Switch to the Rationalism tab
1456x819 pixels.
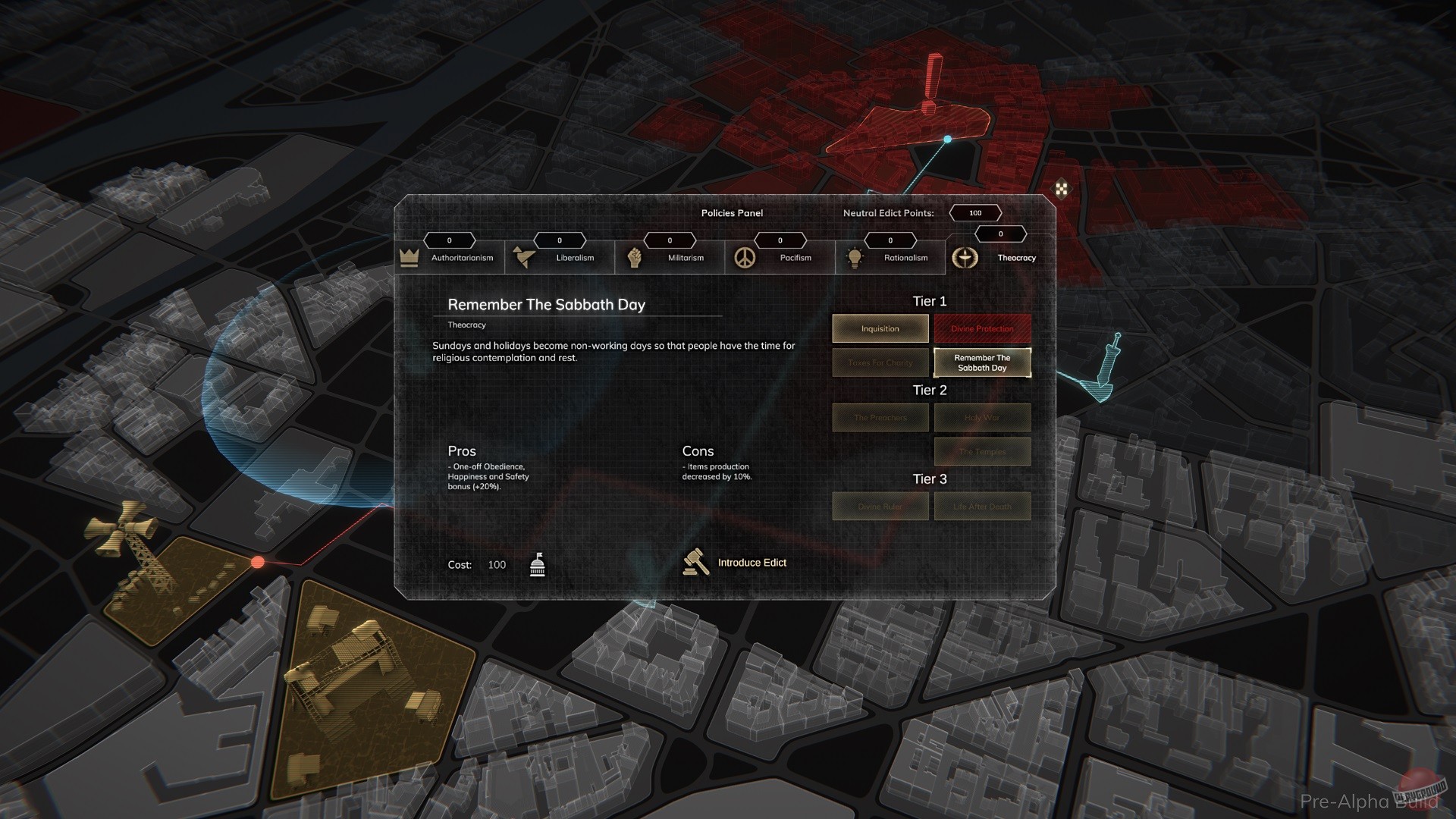891,257
